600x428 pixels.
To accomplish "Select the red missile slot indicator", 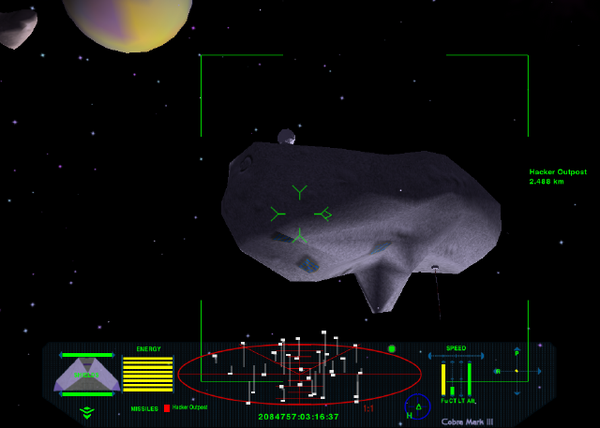I will coord(166,408).
